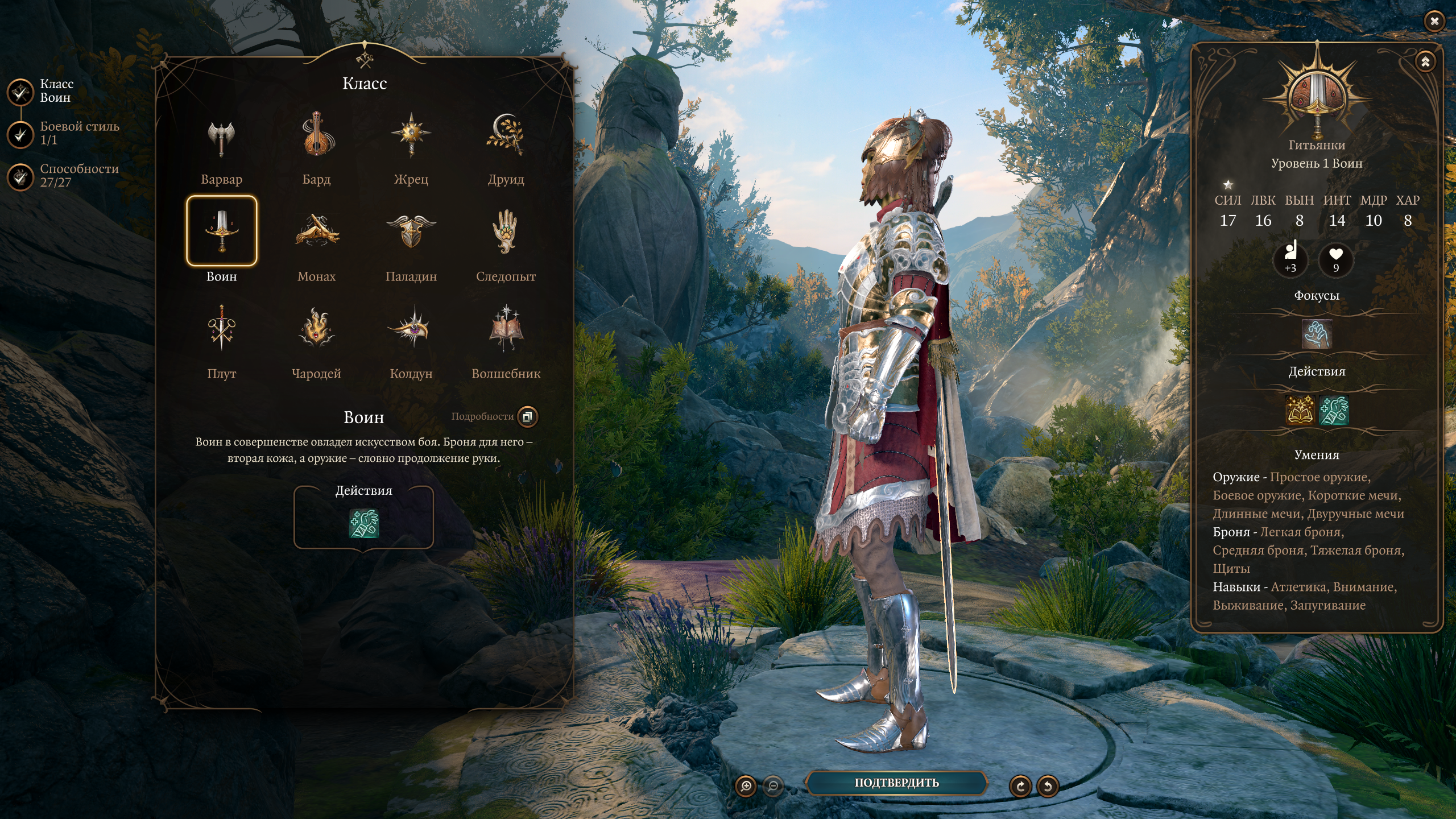Select the Плут class

(221, 328)
